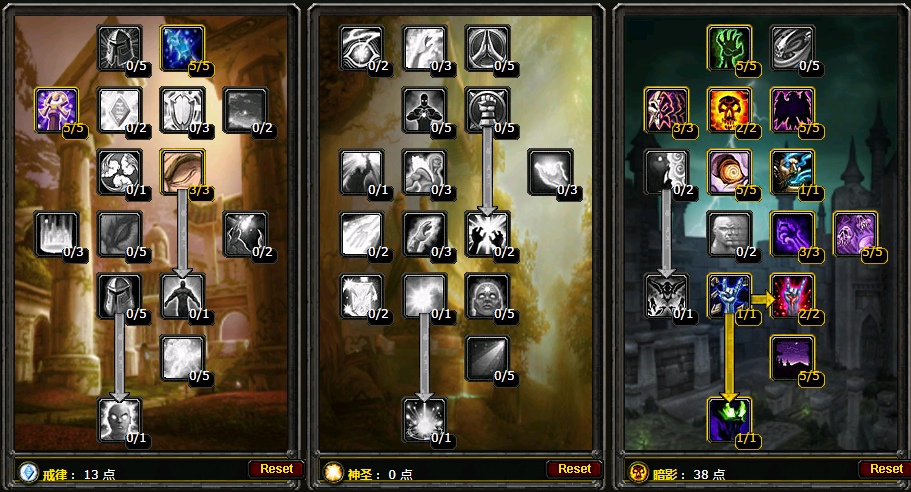Viewport: 911px width, 492px height.
Task: Choose the green-glowing Shadowform talent at 1/1
Action: tap(729, 419)
